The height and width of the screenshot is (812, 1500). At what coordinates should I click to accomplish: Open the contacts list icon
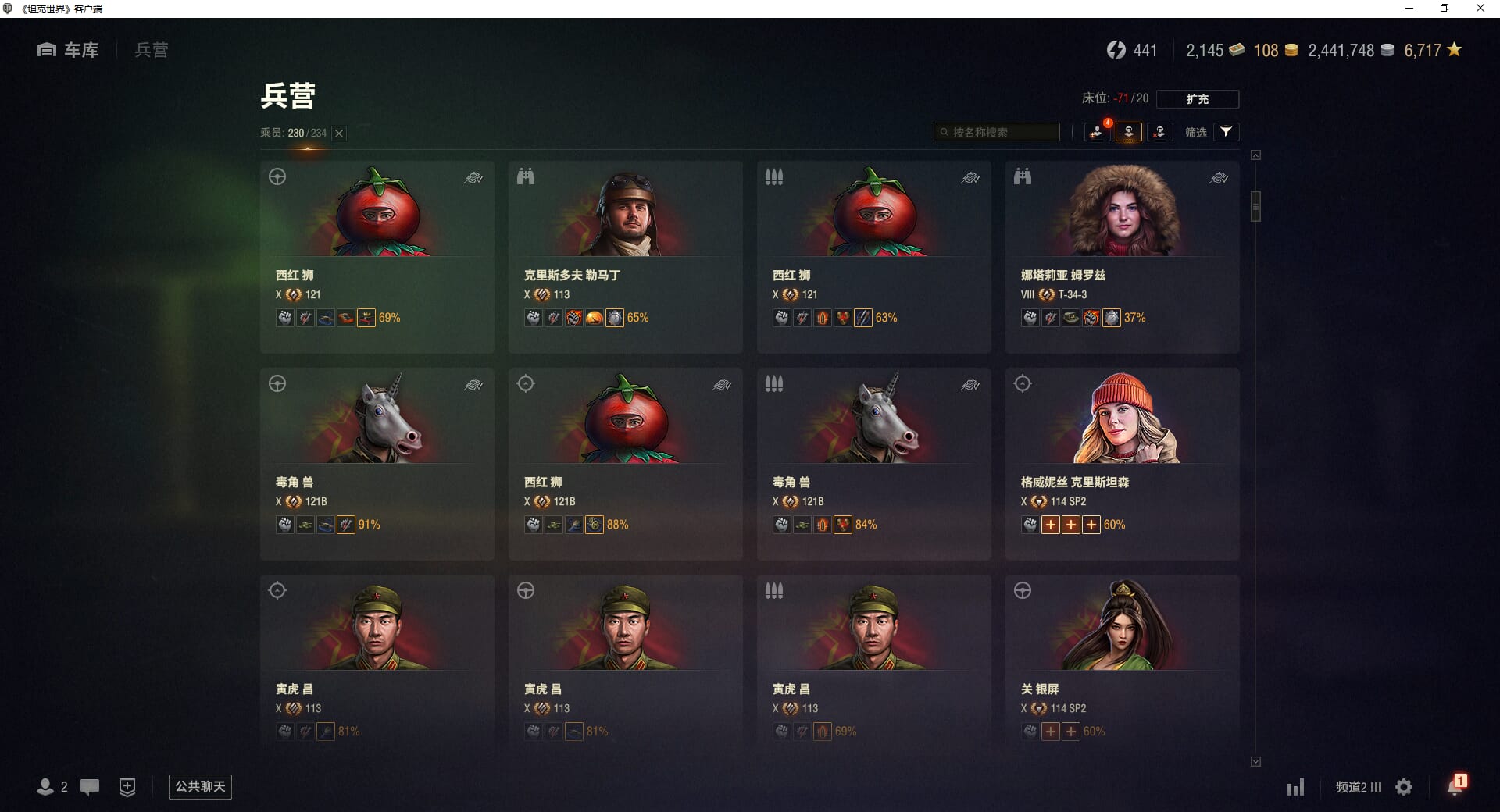(x=45, y=787)
